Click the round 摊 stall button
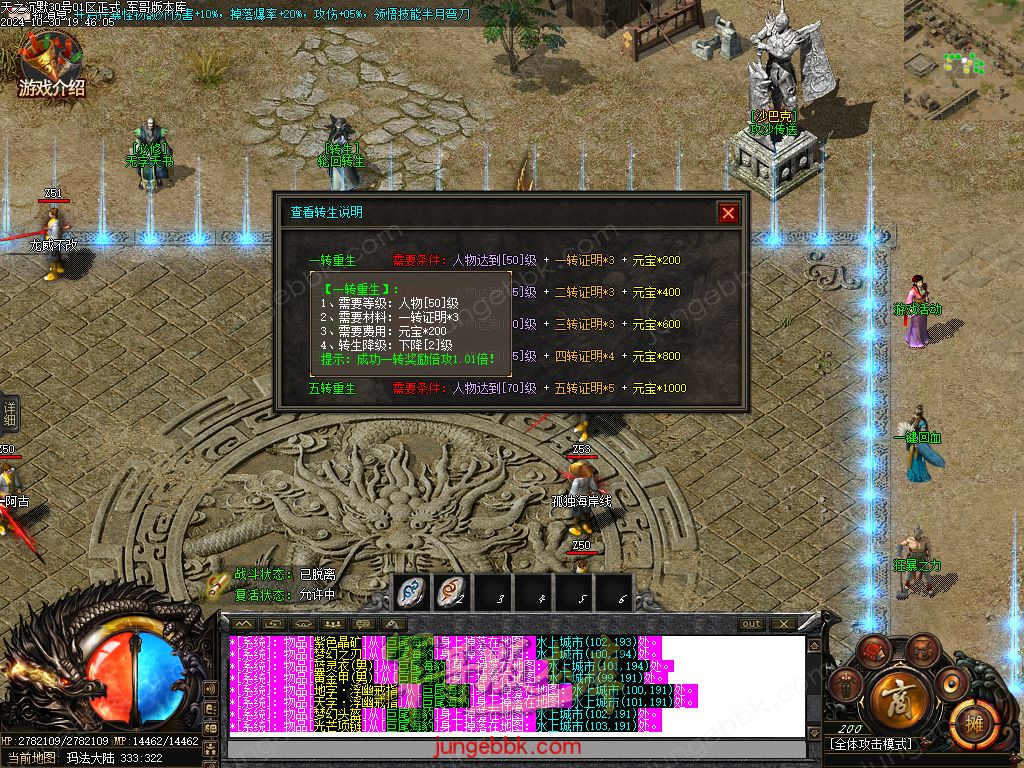This screenshot has width=1024, height=768. 970,722
